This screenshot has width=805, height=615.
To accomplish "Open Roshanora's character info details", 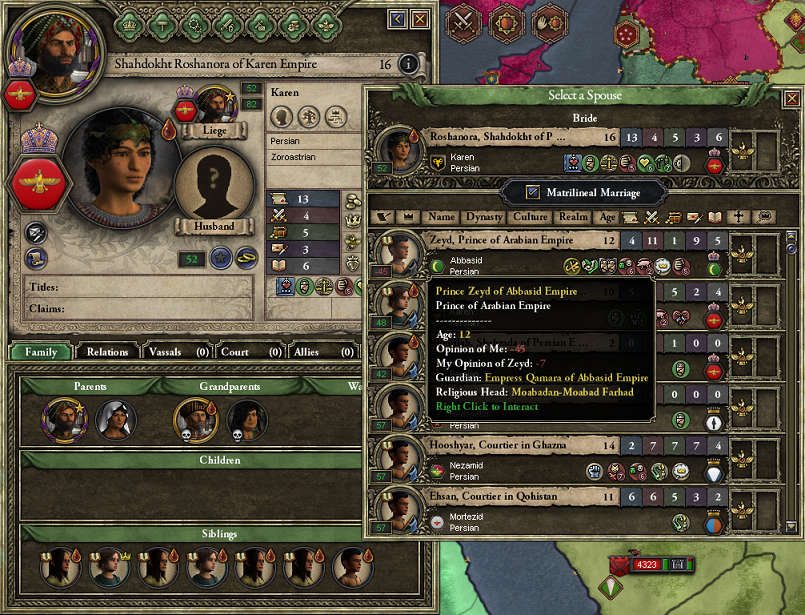I will point(407,64).
